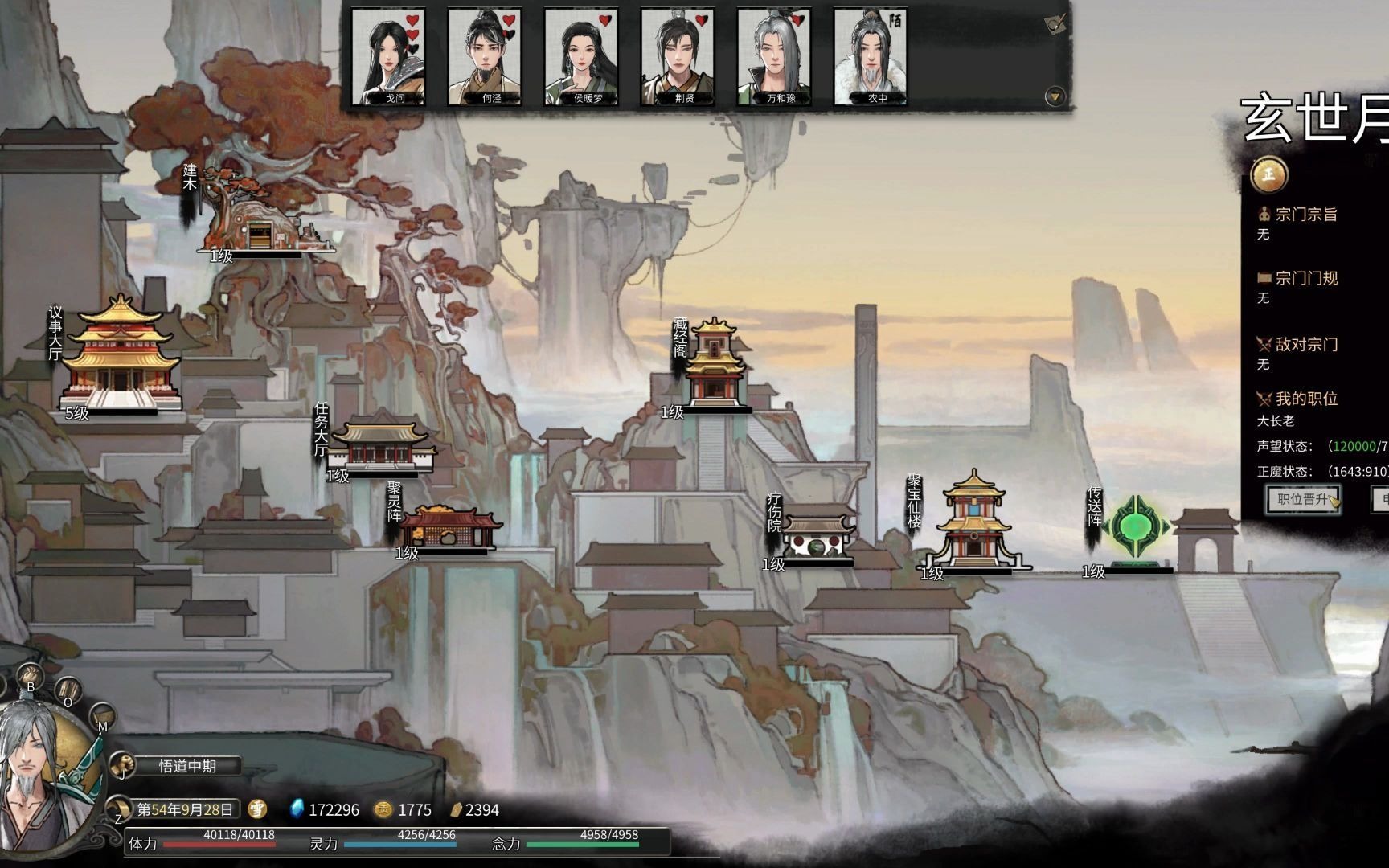The height and width of the screenshot is (868, 1389).
Task: Choose the 农中 stranger portrait
Action: pos(871,57)
